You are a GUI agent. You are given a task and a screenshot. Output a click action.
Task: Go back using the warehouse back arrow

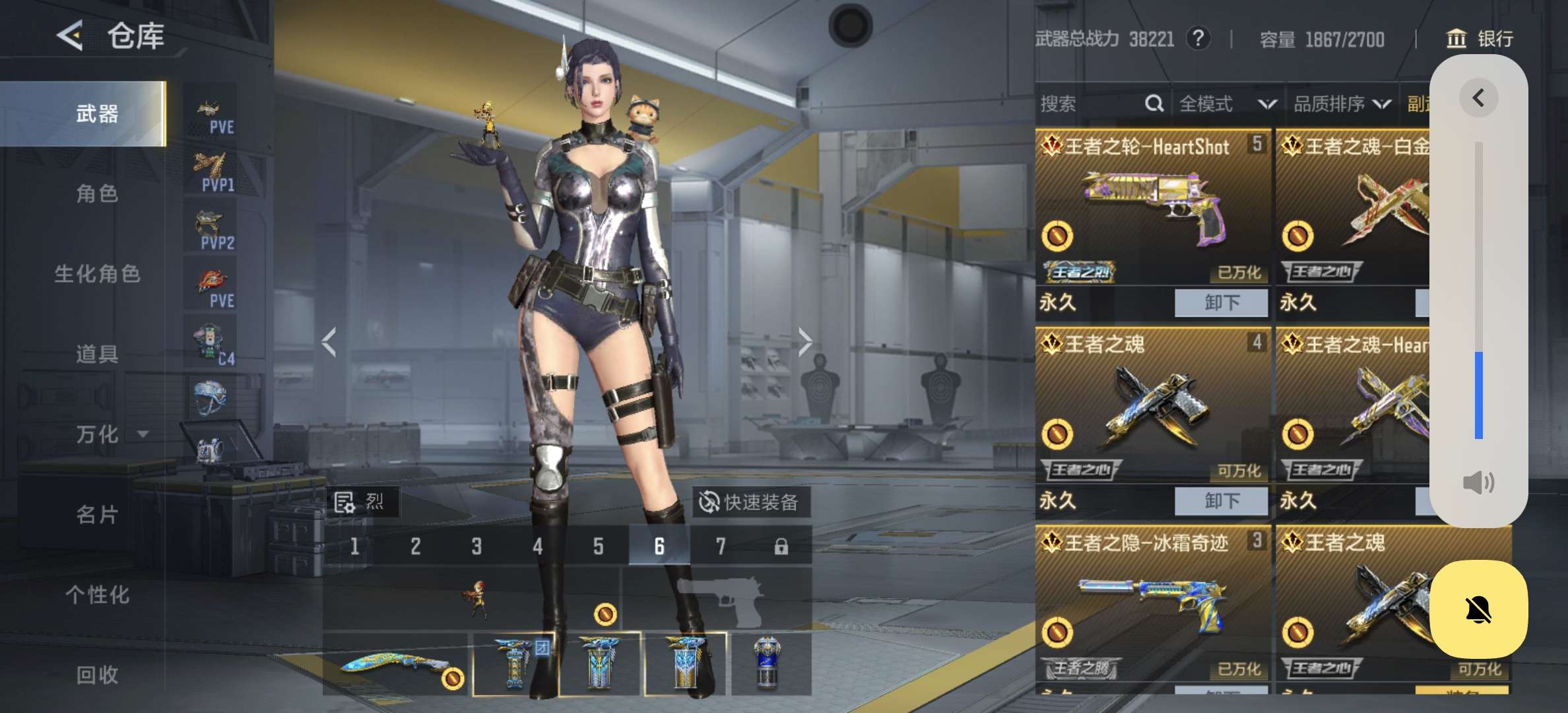[71, 35]
